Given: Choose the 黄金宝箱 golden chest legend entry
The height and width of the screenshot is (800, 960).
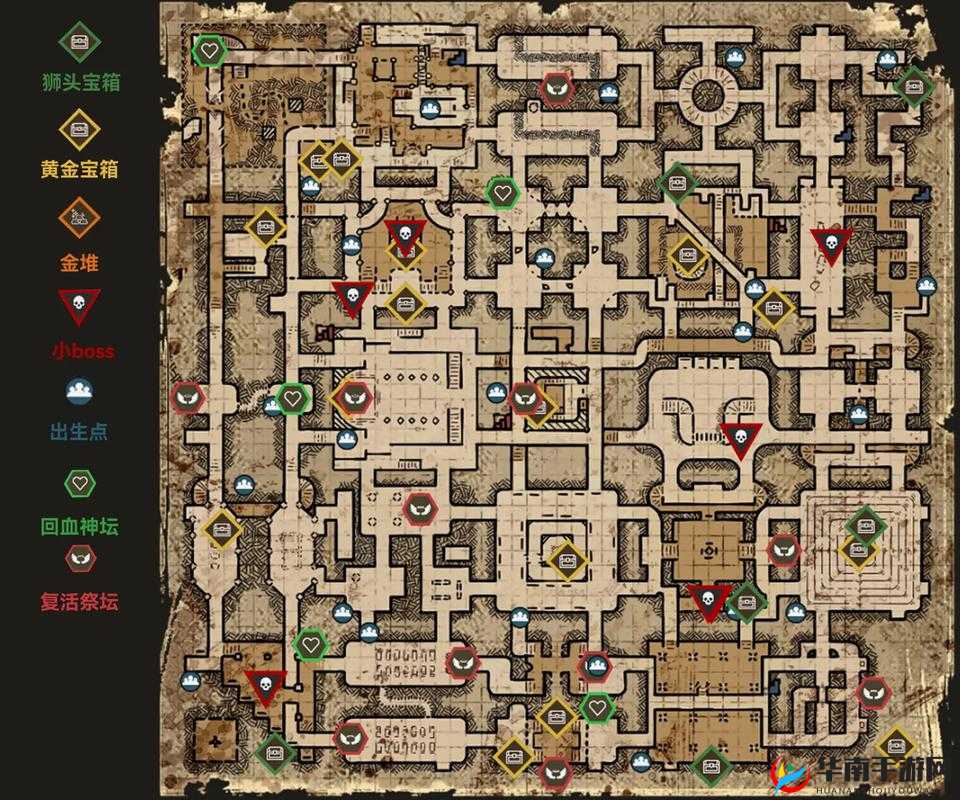Looking at the screenshot, I should pyautogui.click(x=81, y=129).
